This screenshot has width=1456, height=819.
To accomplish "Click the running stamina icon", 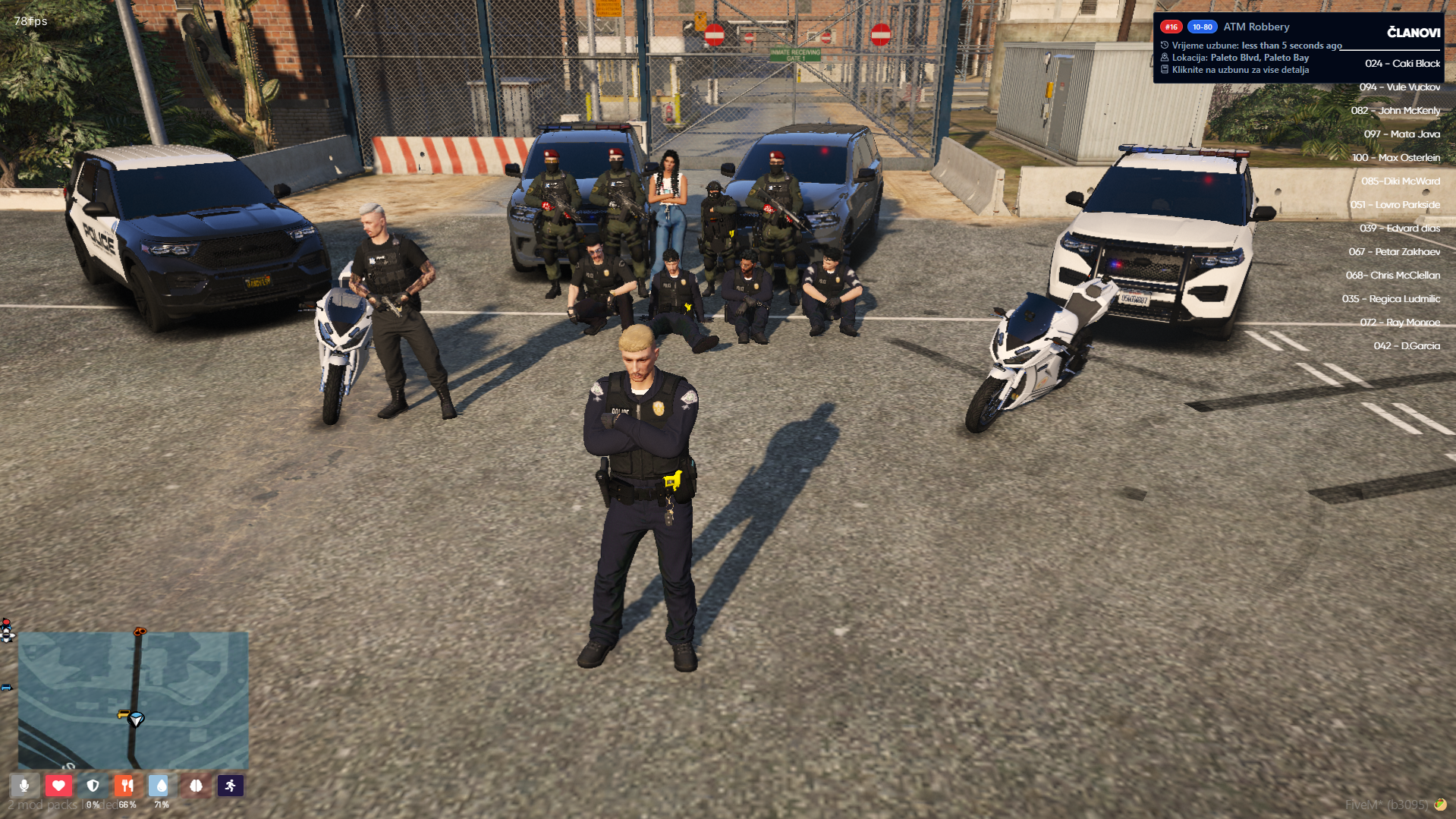I will click(230, 786).
